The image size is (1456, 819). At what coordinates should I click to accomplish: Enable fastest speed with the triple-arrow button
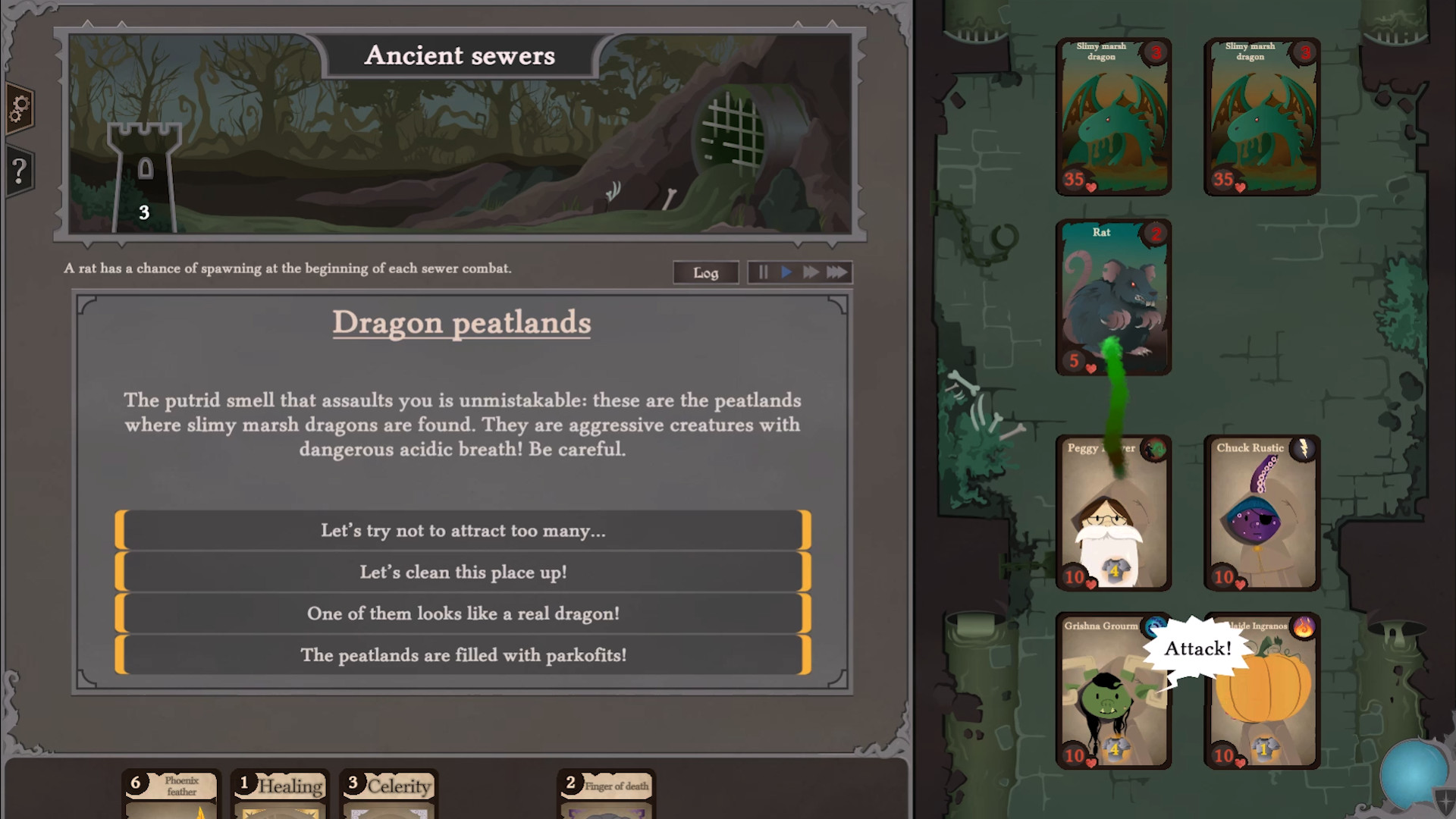tap(836, 272)
